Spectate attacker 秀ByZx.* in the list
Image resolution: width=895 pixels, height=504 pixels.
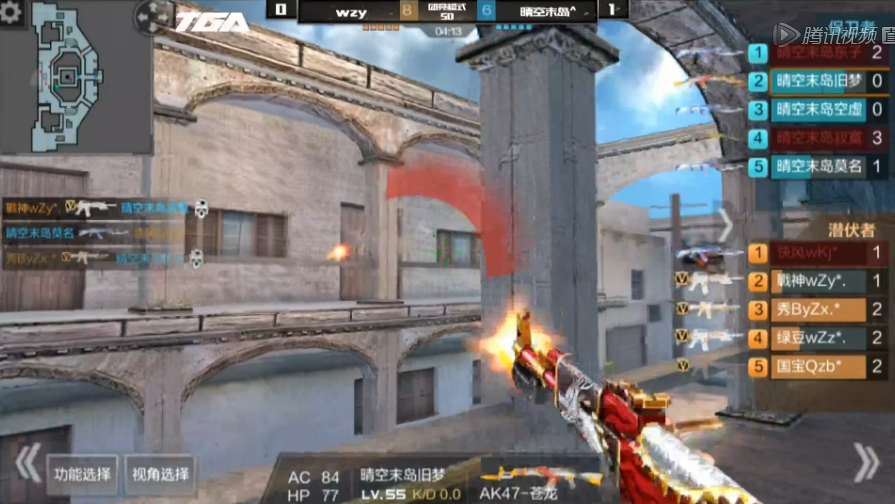click(x=818, y=309)
